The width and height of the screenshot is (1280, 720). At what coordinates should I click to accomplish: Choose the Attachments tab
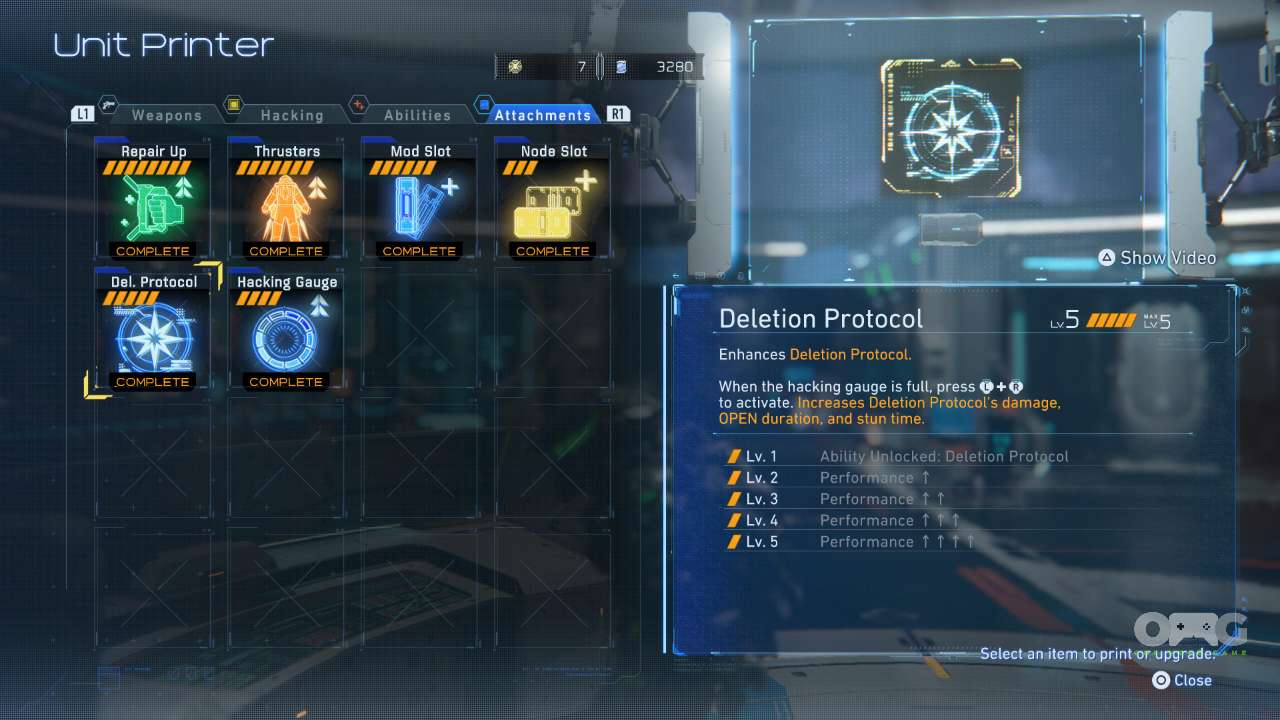point(542,115)
